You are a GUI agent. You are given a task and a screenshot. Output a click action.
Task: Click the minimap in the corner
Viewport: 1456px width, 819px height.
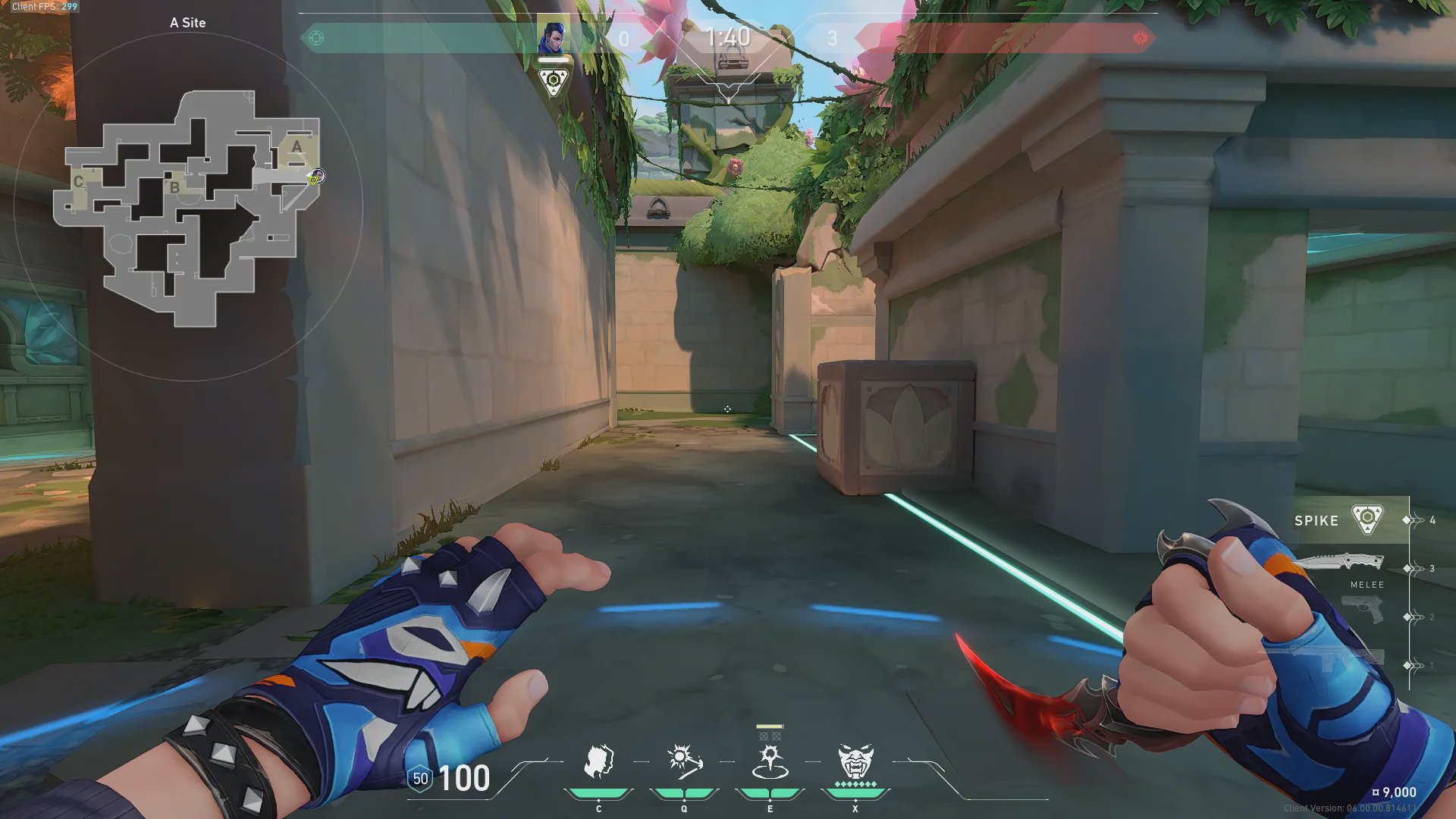pos(188,206)
